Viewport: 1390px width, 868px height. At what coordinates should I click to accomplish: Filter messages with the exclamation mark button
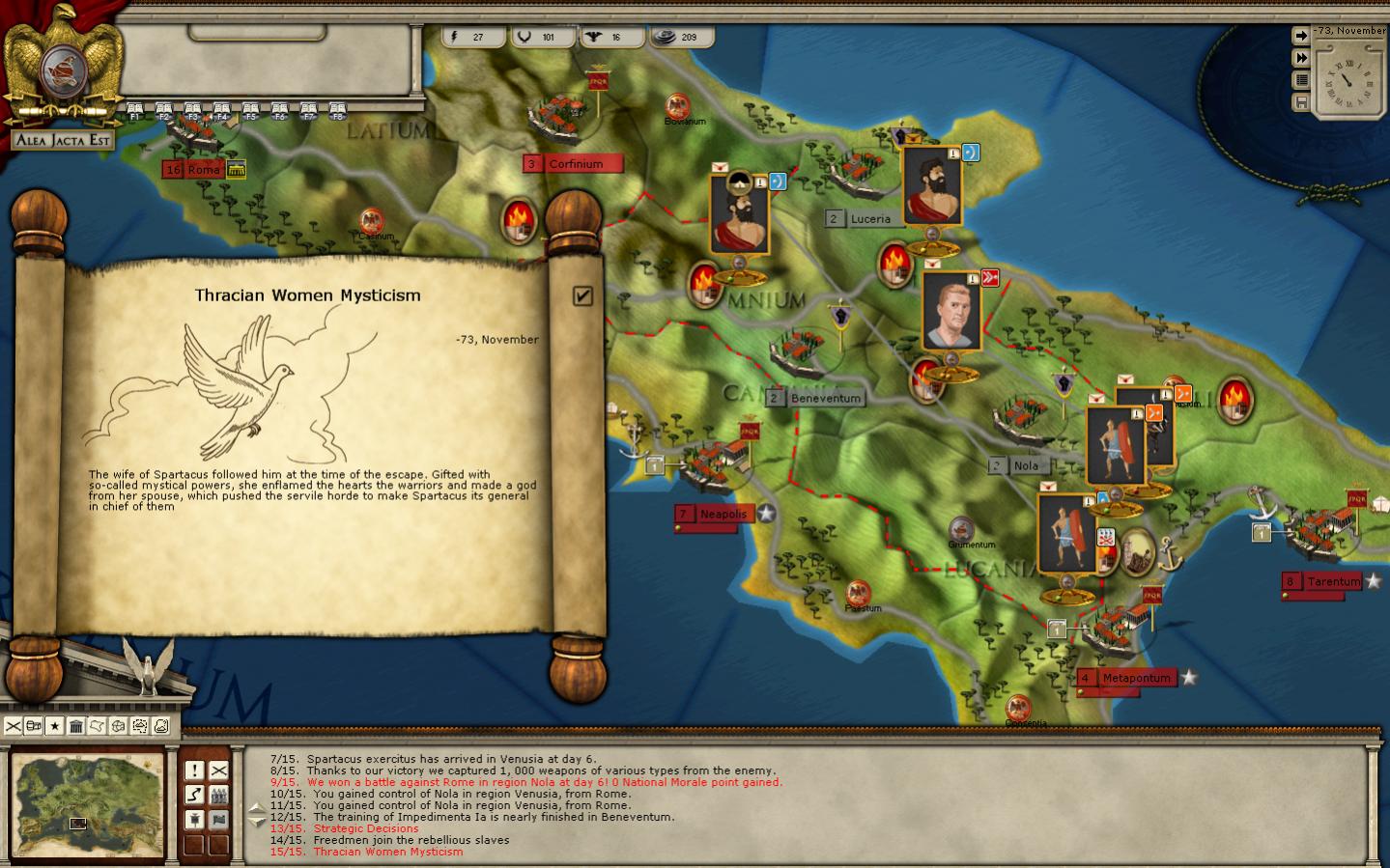[x=194, y=770]
